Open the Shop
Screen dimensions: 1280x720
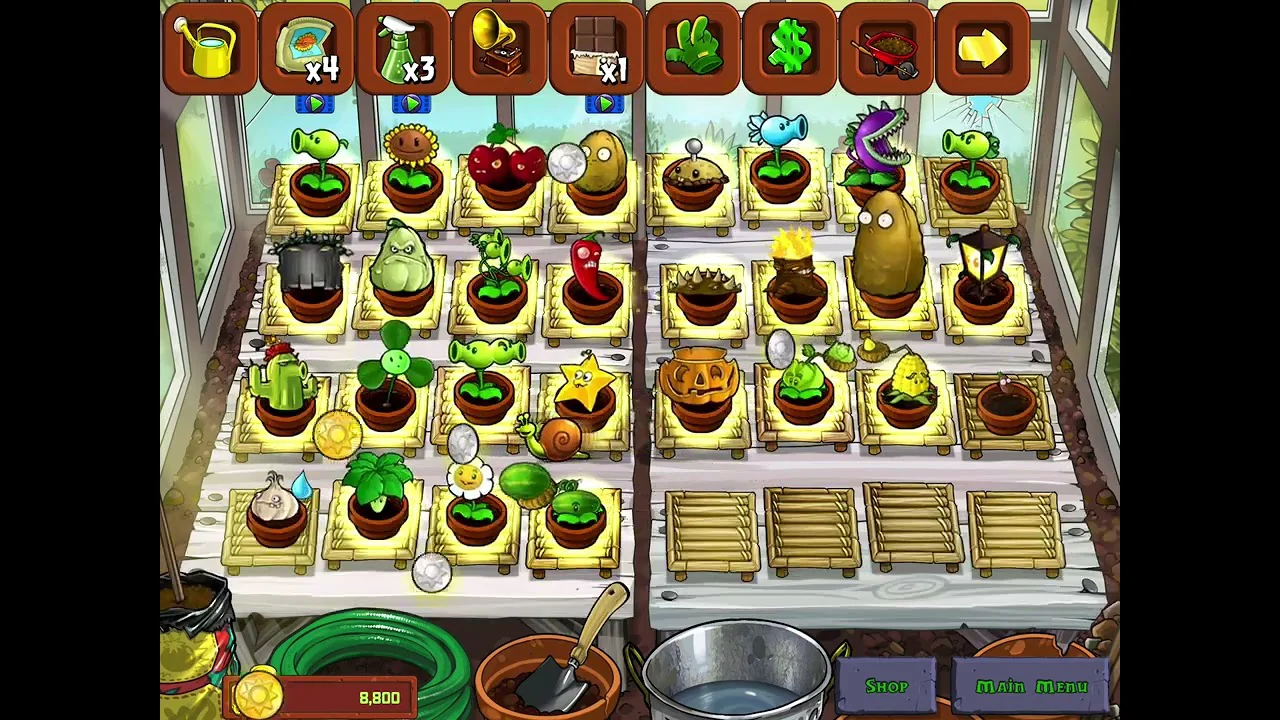pos(887,687)
